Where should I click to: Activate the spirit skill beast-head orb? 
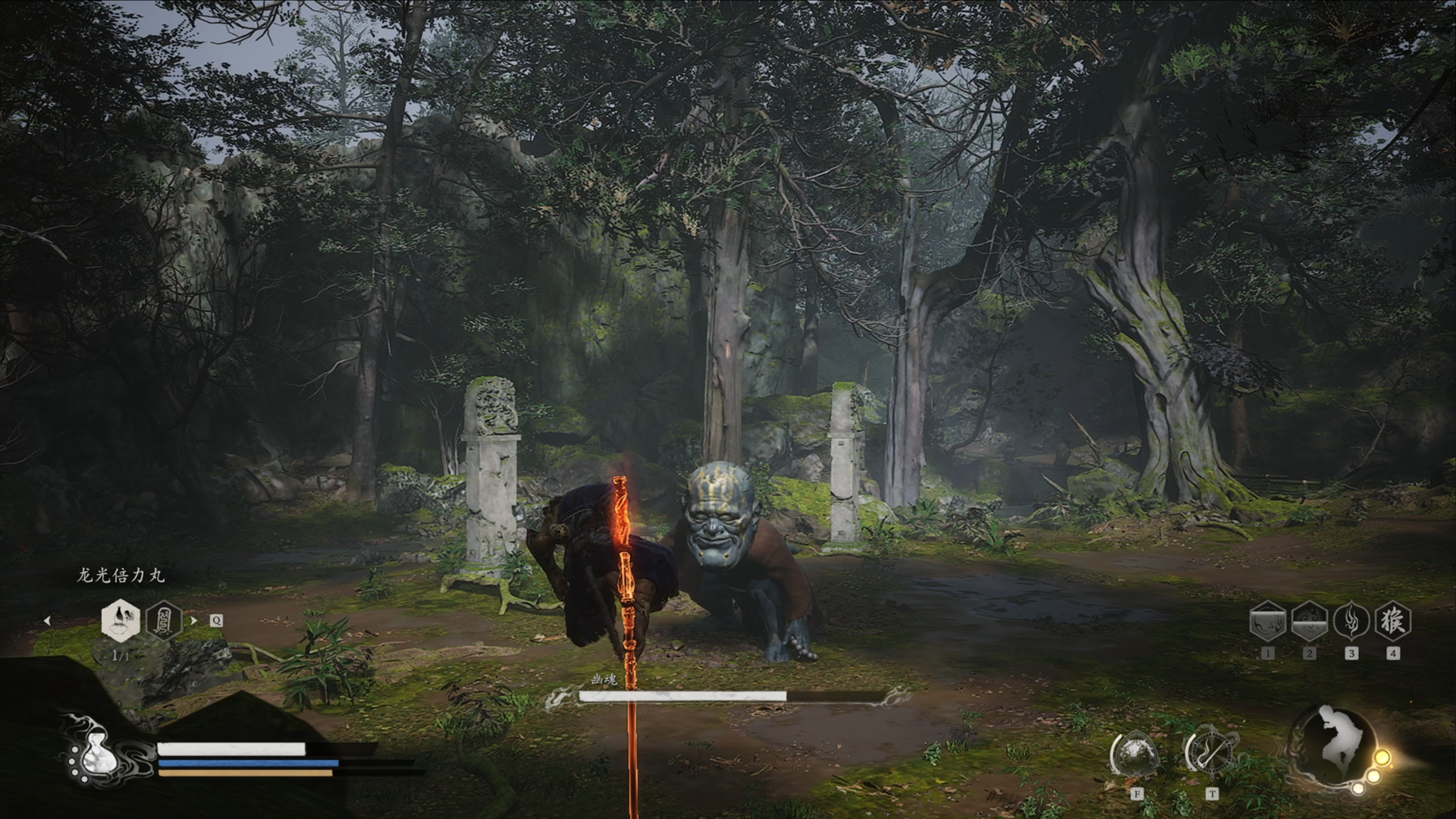pyautogui.click(x=1135, y=755)
